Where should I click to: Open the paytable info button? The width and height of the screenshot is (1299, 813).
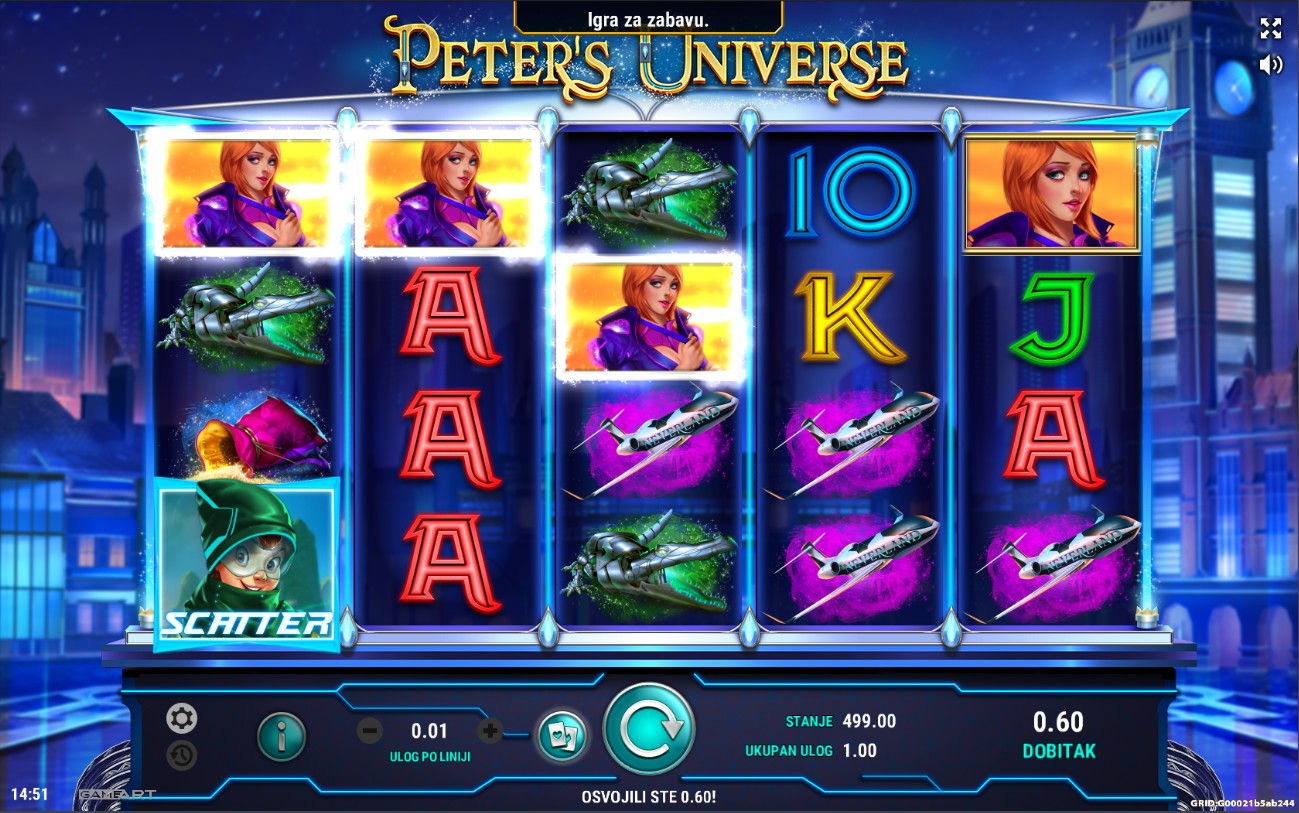(282, 737)
